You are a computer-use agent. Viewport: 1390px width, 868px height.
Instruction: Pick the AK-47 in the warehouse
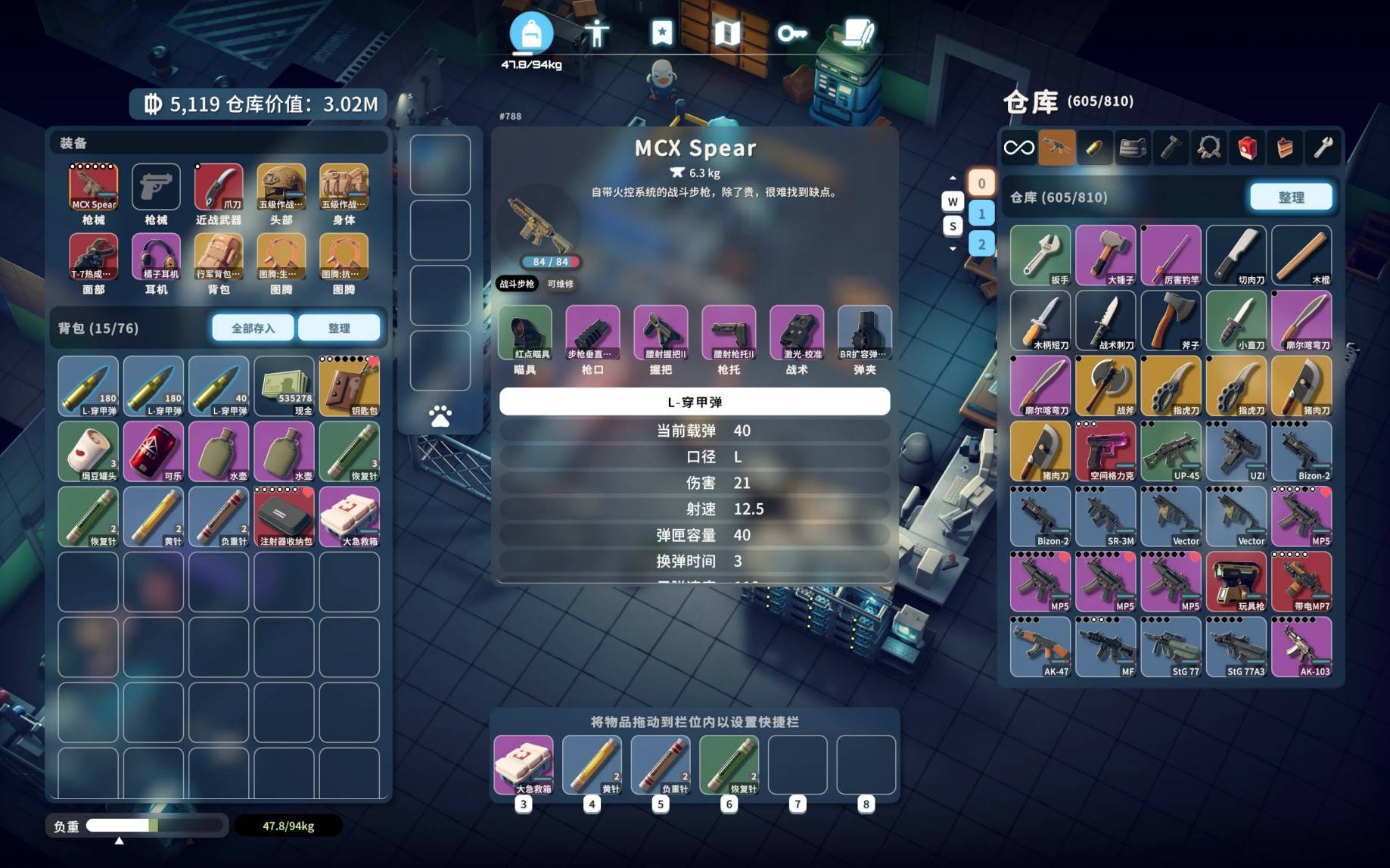tap(1040, 647)
